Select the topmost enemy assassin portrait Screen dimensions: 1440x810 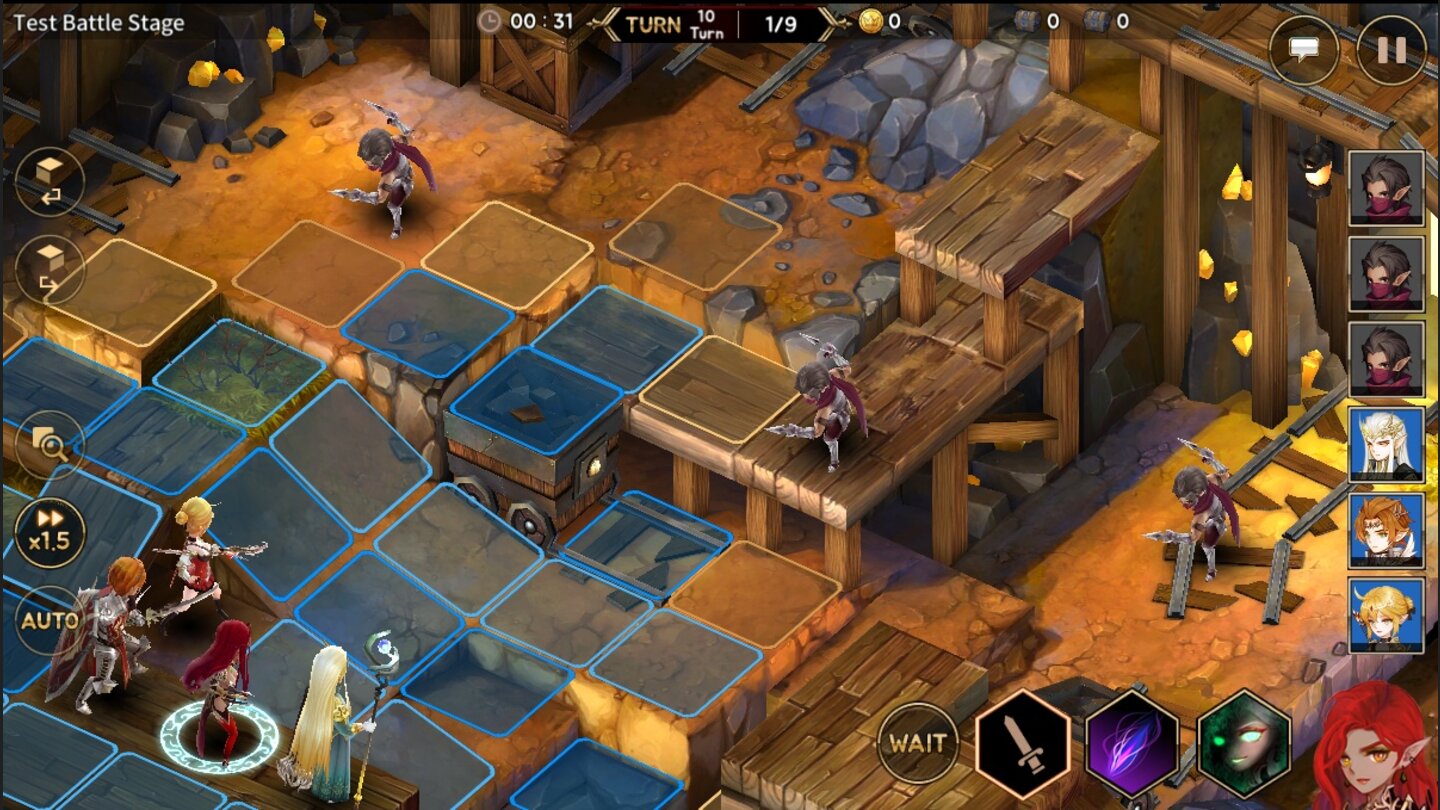(1388, 187)
